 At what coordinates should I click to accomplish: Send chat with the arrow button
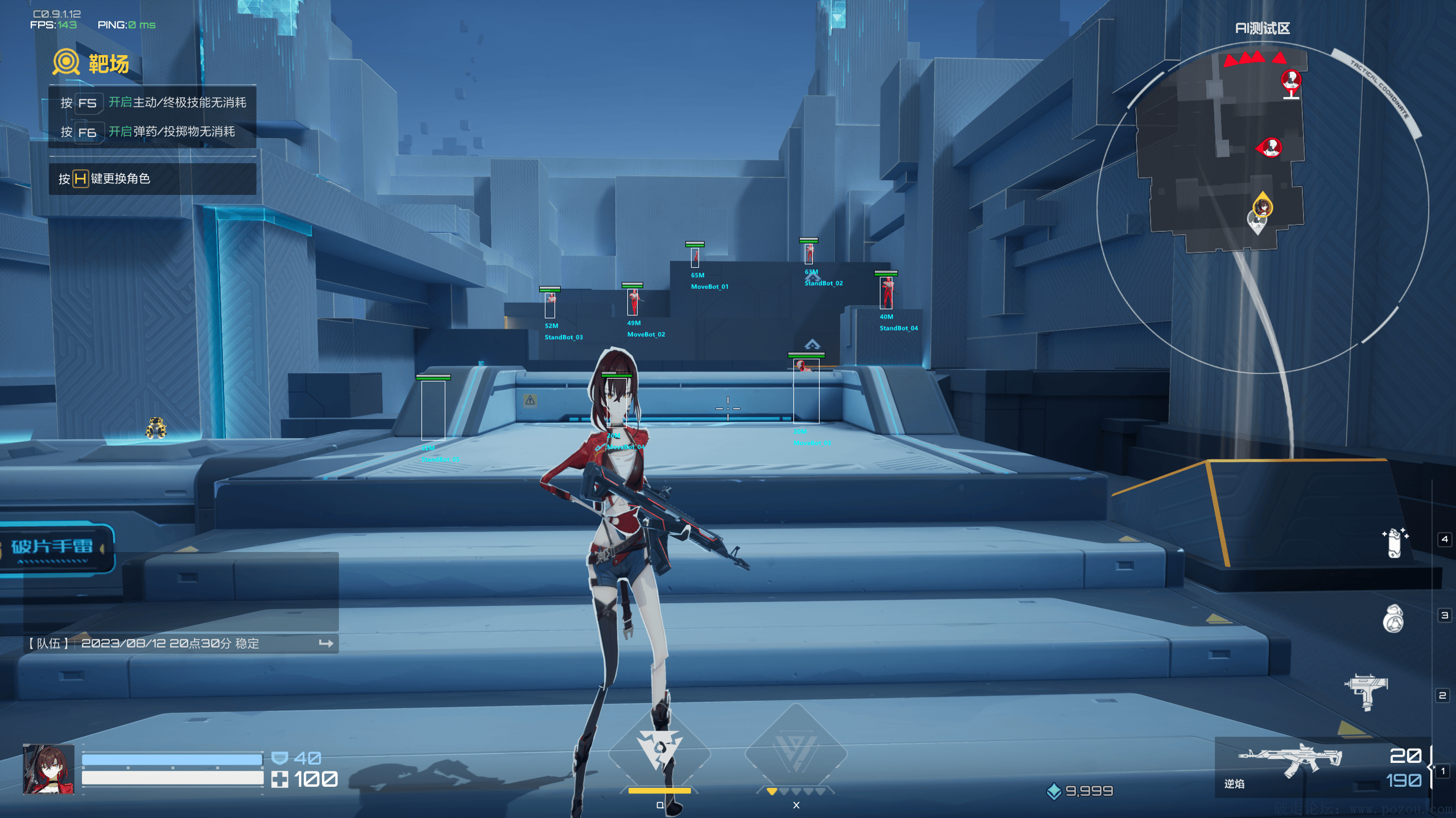point(326,643)
